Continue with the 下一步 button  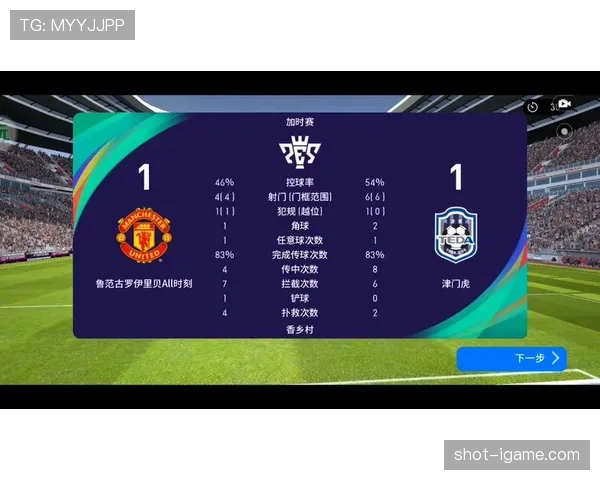pos(511,358)
